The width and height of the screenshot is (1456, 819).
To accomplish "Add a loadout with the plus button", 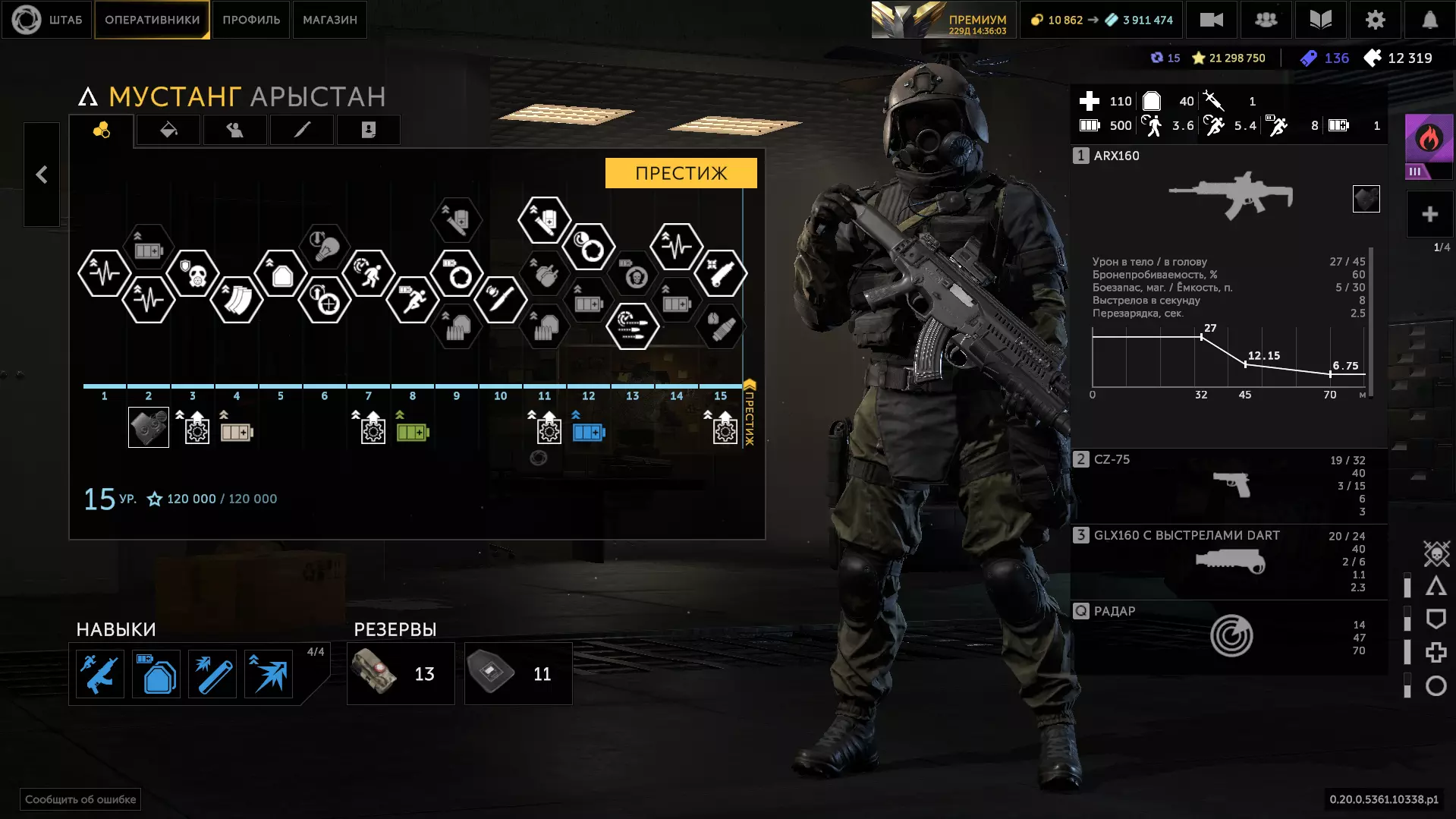I will 1429,215.
